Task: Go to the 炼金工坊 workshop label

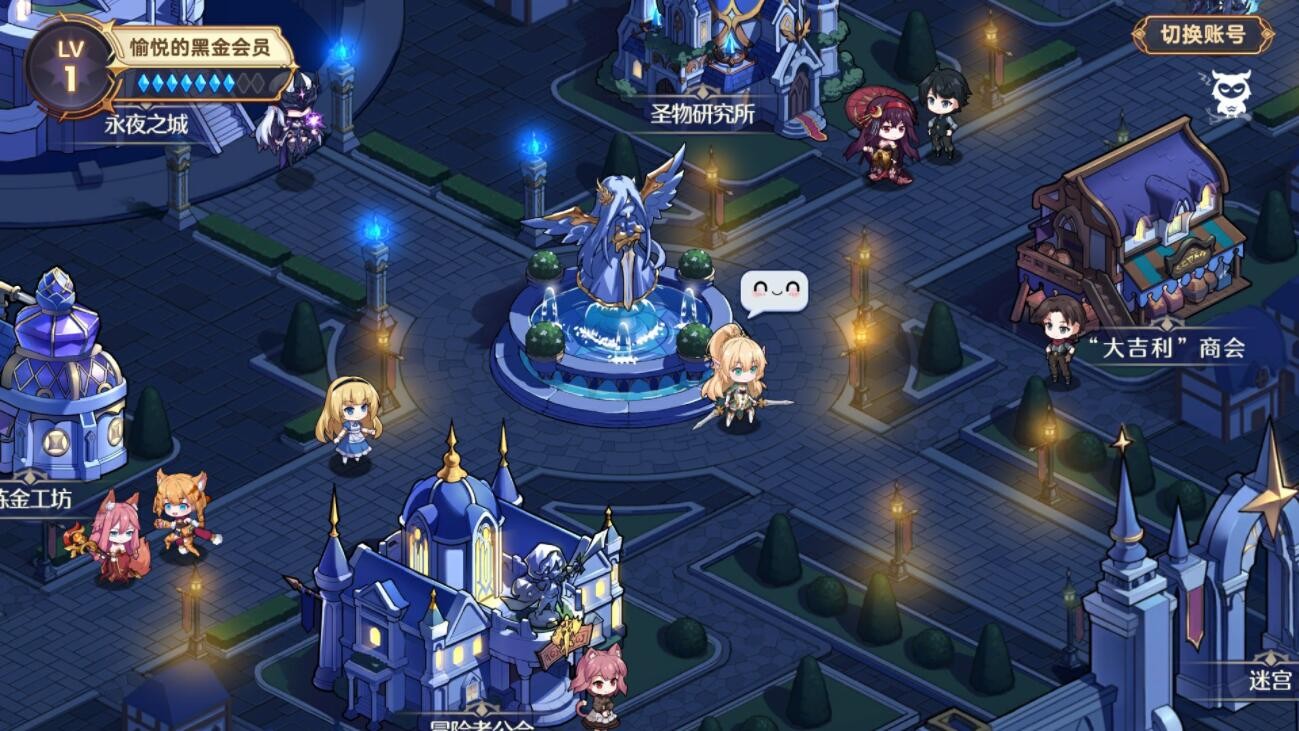Action: [36, 498]
